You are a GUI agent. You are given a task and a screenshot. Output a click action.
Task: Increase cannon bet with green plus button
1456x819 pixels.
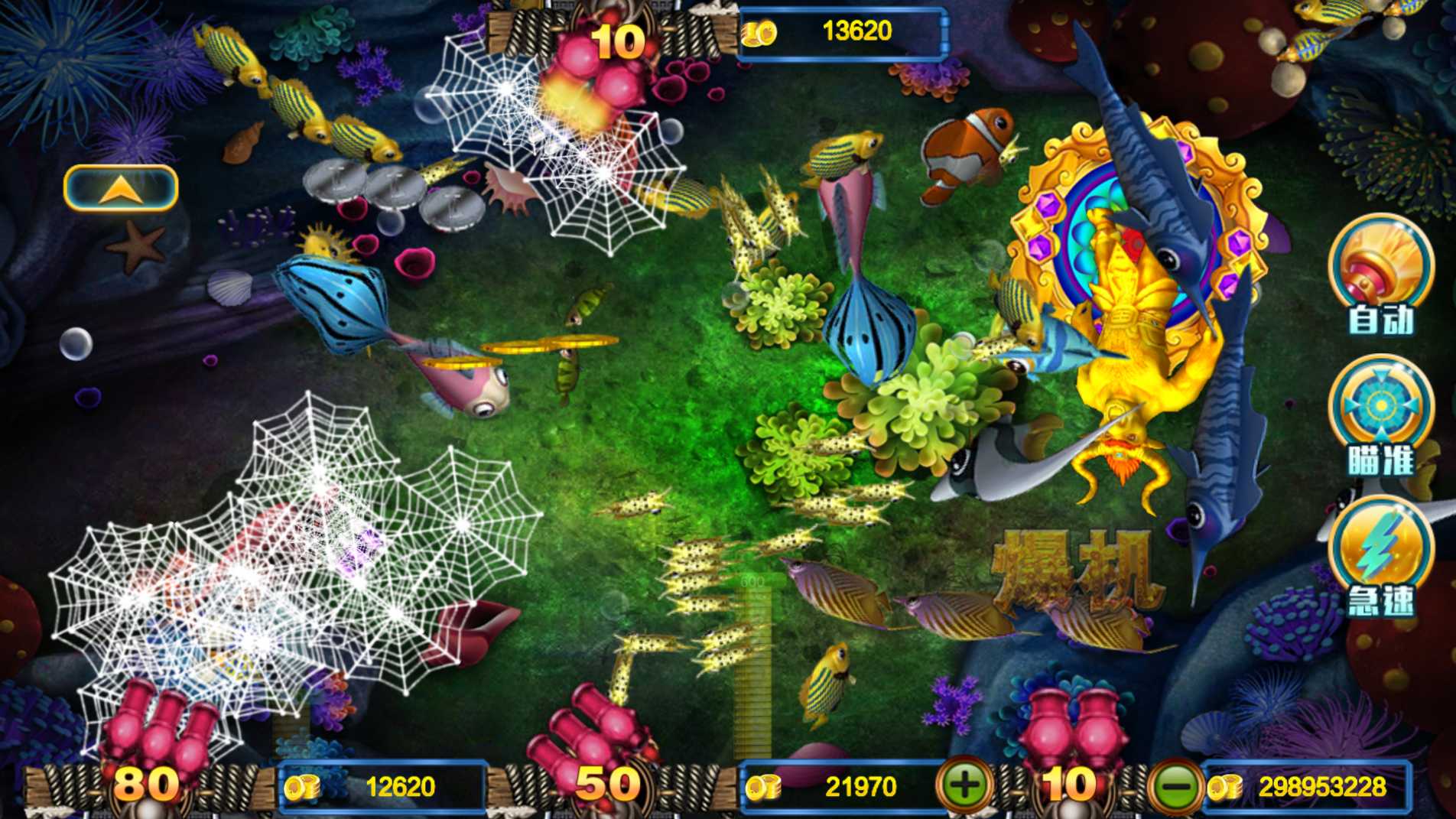click(964, 785)
